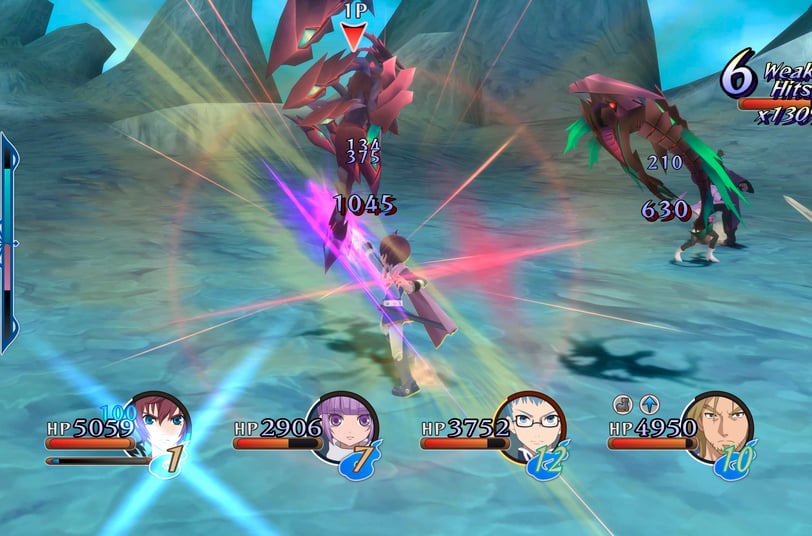The height and width of the screenshot is (536, 812).
Task: Inspect the blue up-arrow buff icon
Action: (650, 404)
